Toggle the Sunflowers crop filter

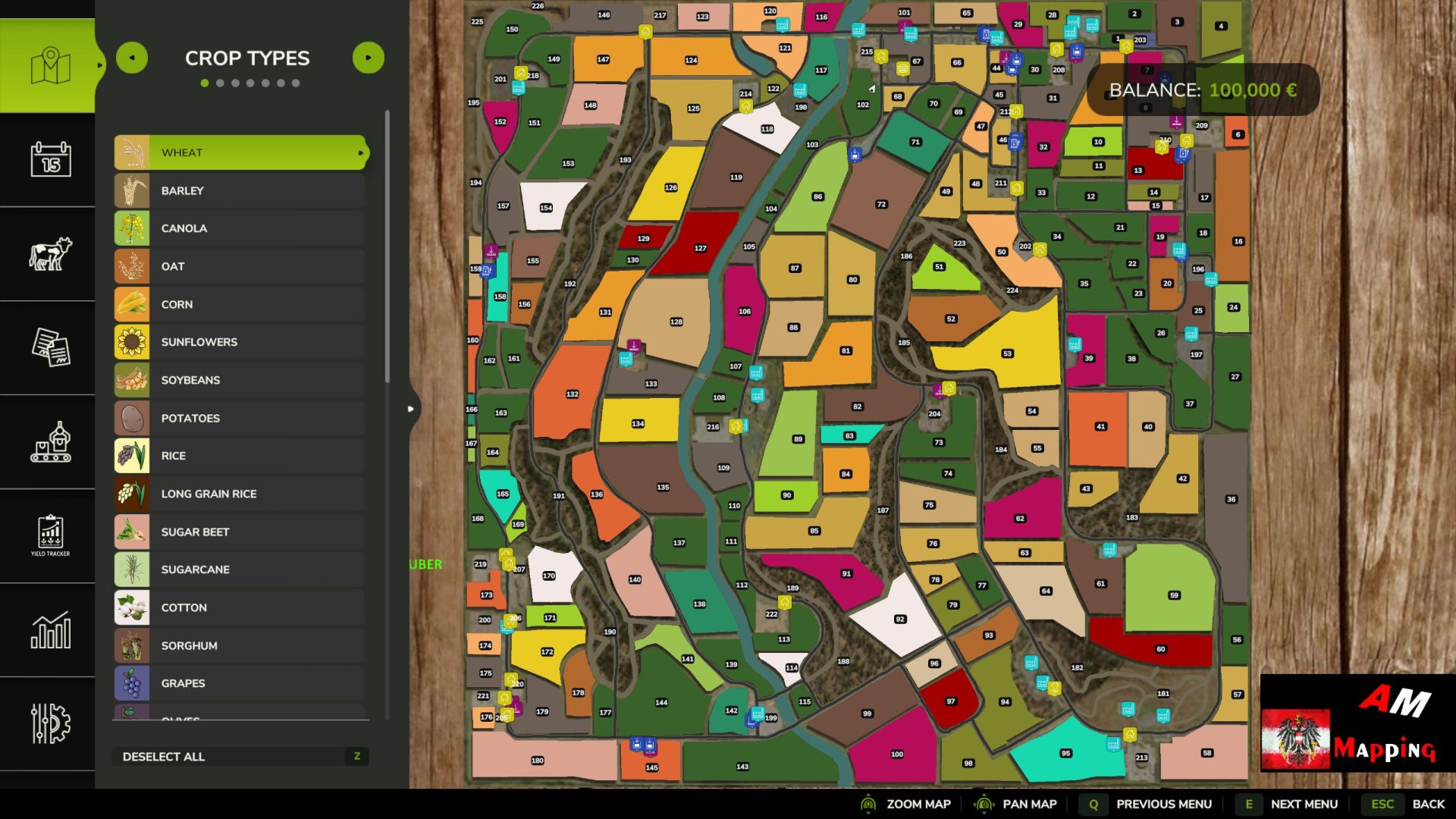tap(240, 342)
